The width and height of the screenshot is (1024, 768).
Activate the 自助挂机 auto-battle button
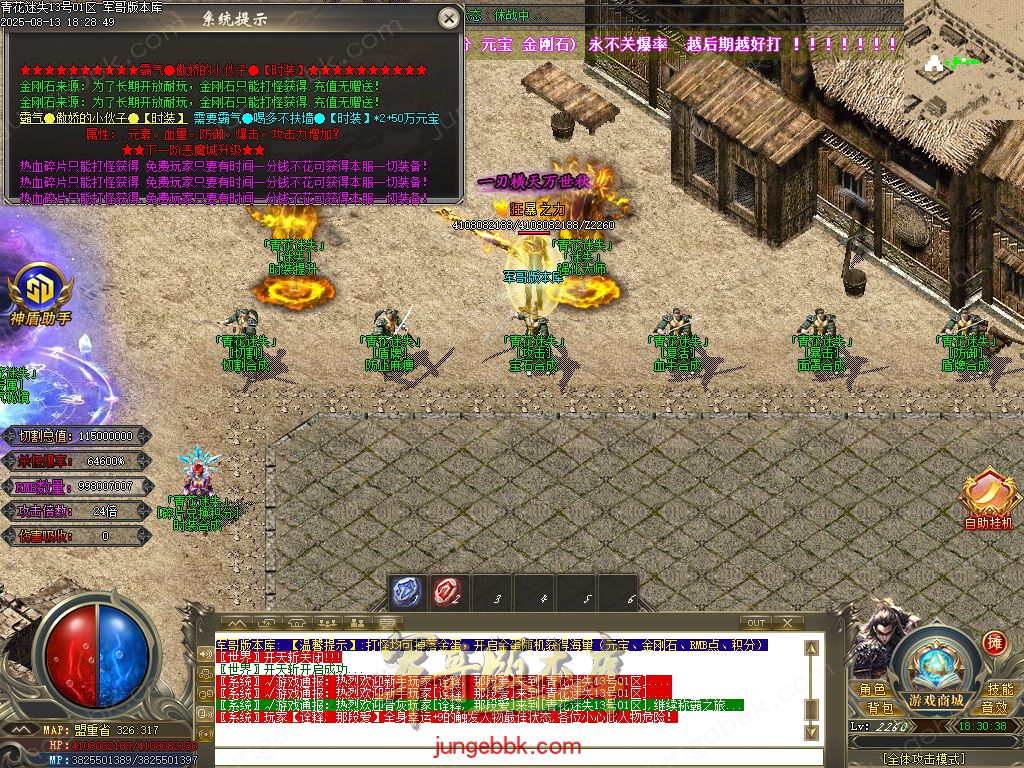(988, 498)
